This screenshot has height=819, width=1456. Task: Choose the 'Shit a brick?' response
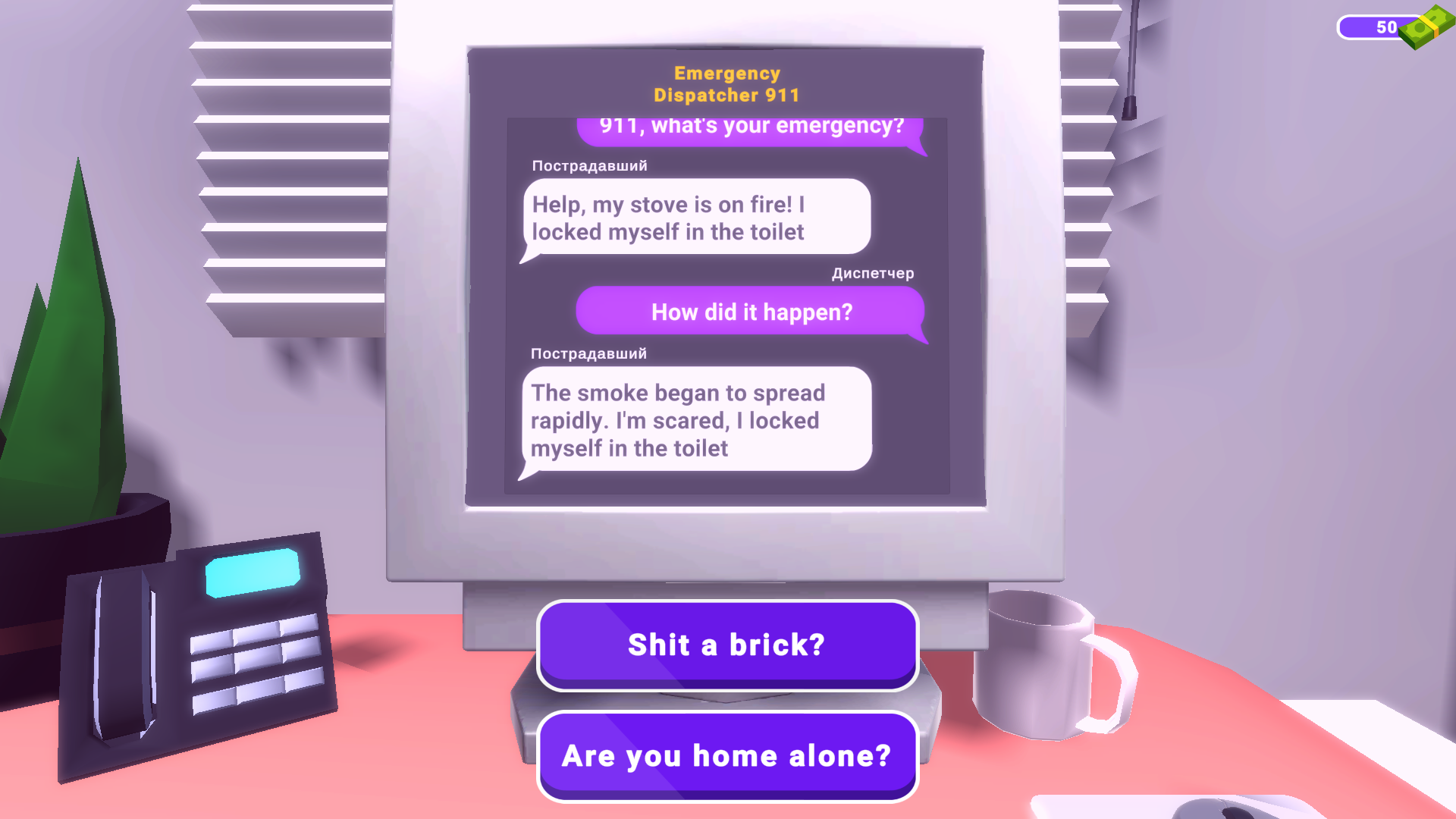(x=726, y=645)
